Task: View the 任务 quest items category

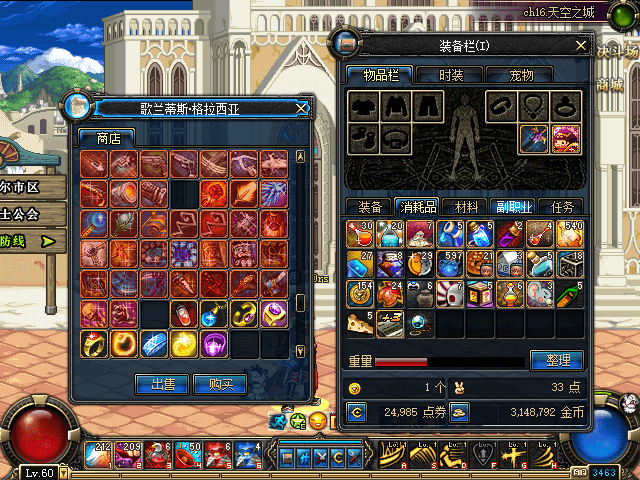Action: tap(562, 207)
